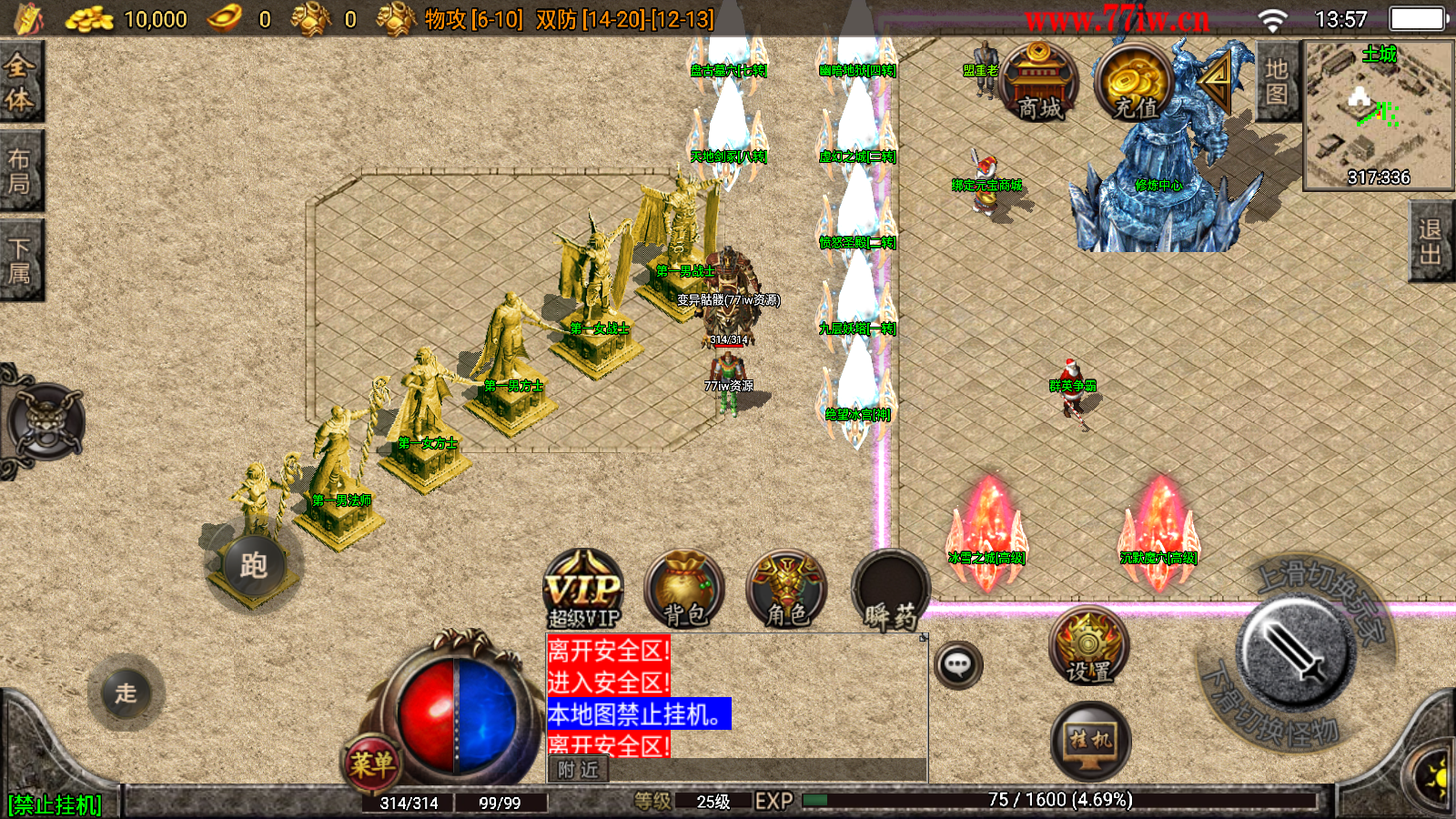This screenshot has width=1456, height=819.
Task: Select the 下属 subordinates tab
Action: (x=20, y=260)
